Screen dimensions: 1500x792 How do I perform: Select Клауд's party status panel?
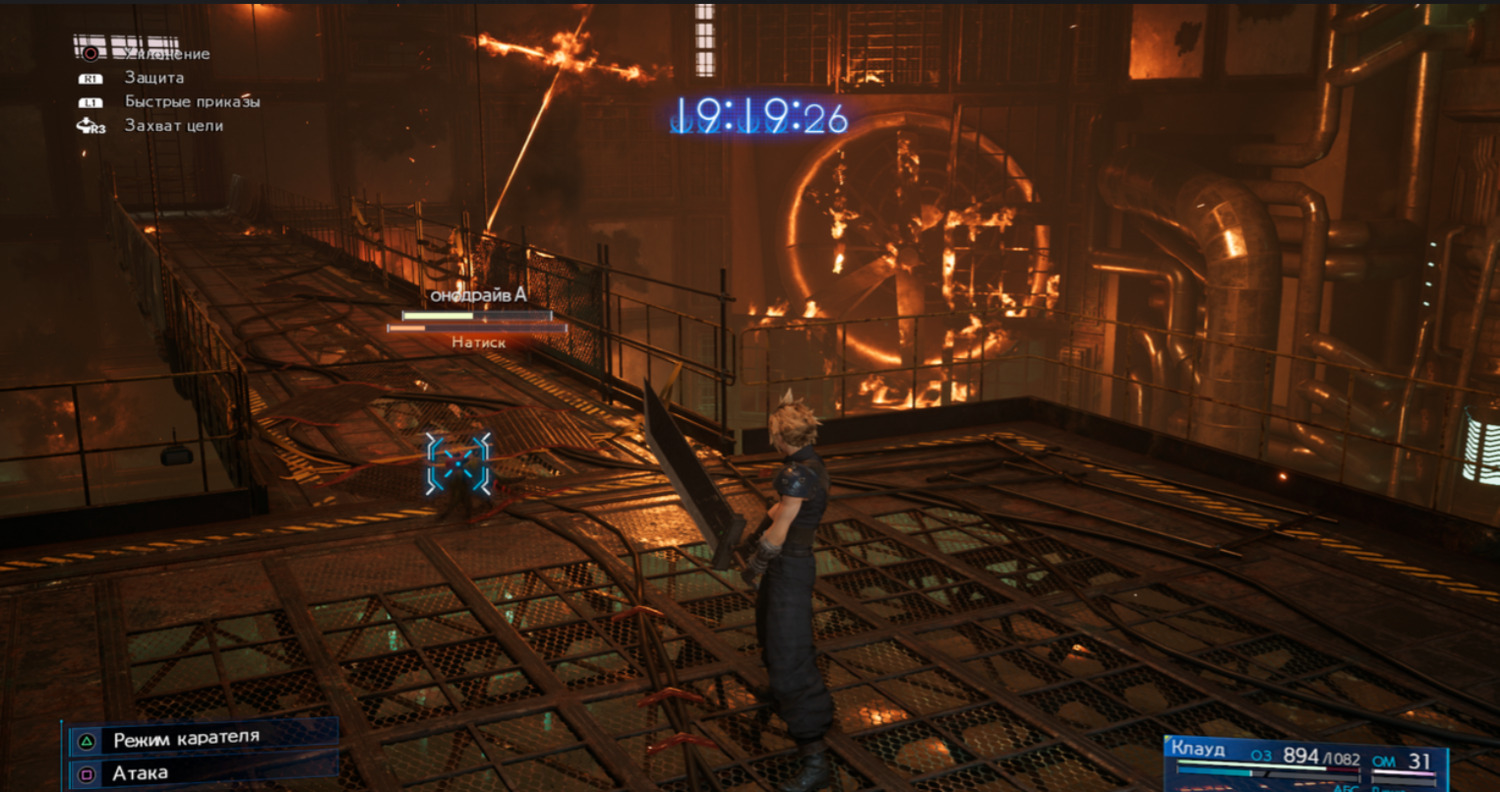1305,764
